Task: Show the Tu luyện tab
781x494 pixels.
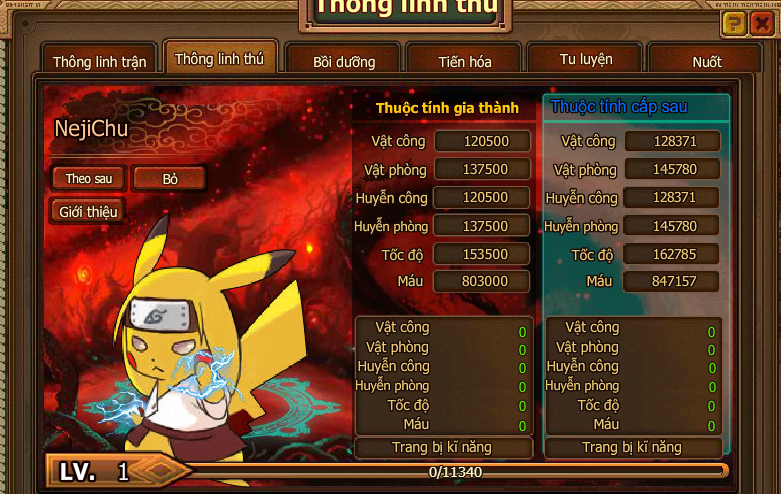Action: (x=586, y=59)
